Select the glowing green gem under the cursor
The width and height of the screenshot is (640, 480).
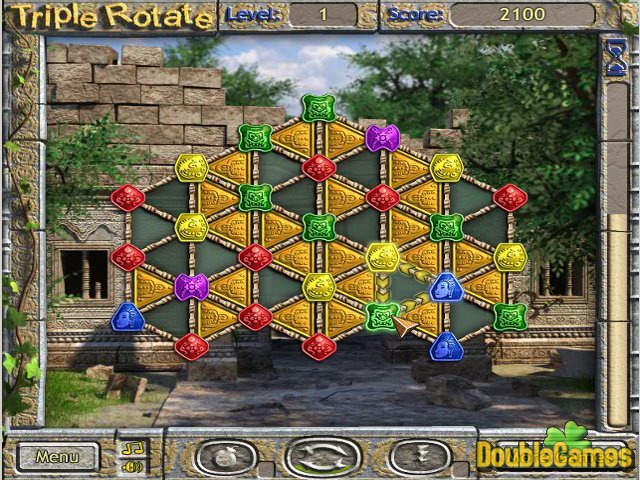tap(381, 317)
